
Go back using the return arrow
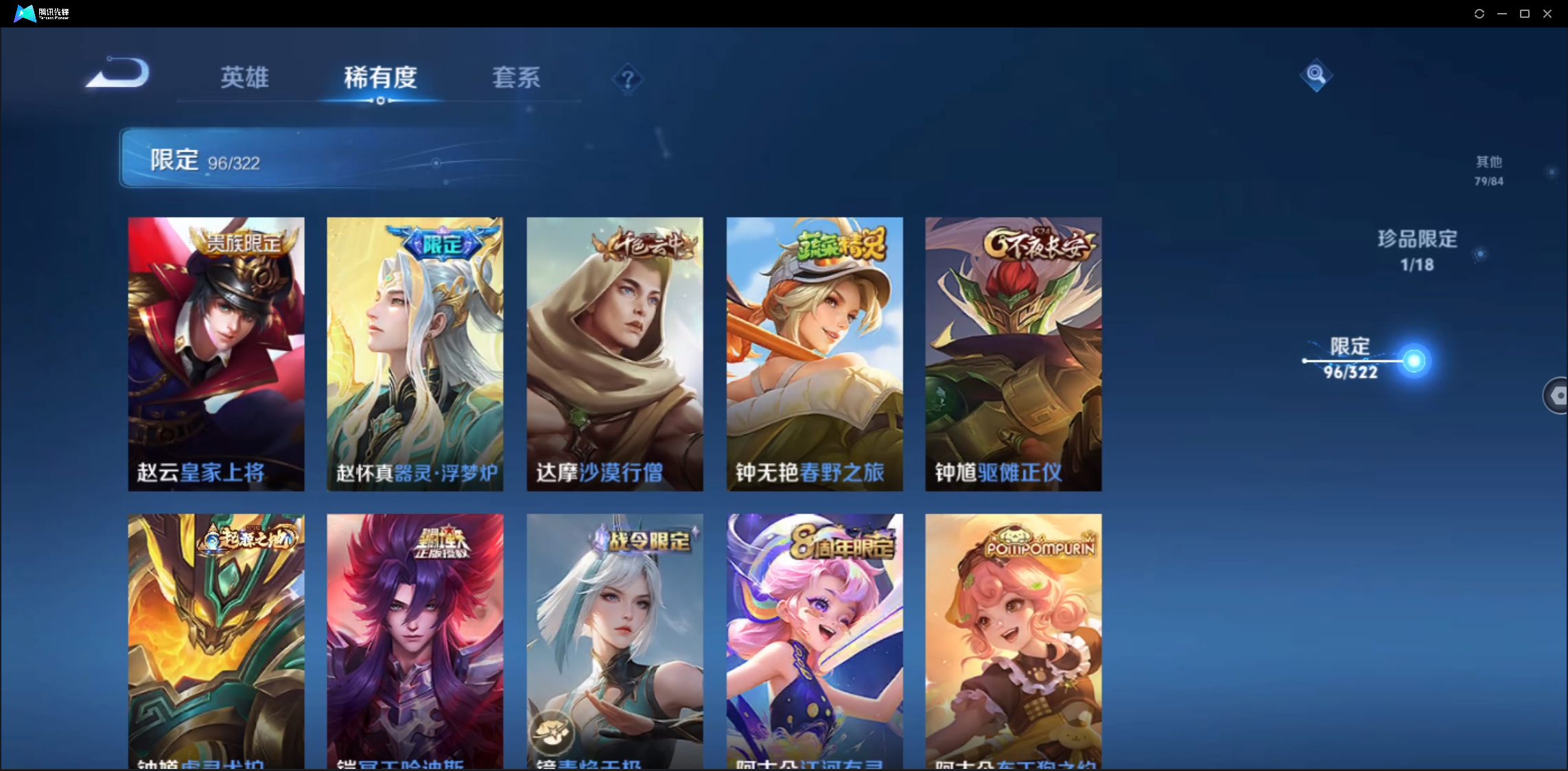click(118, 73)
